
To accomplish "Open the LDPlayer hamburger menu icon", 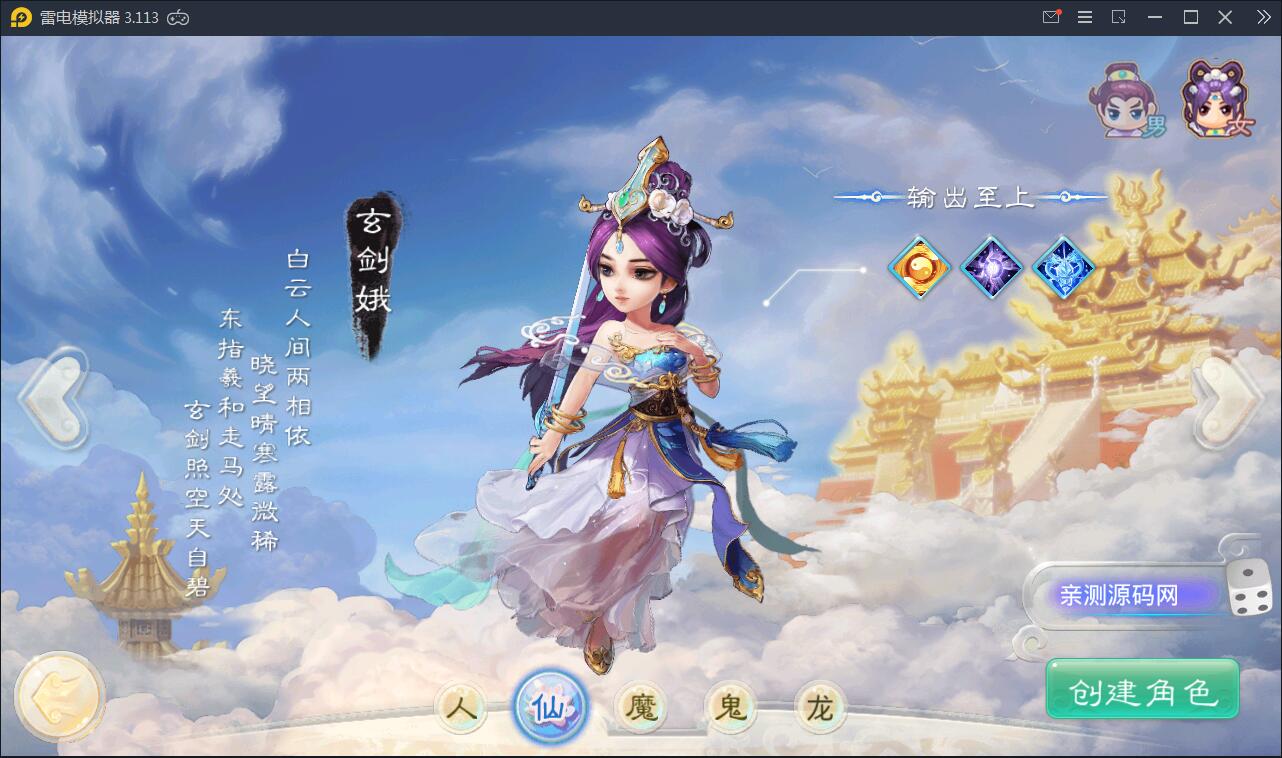I will click(1084, 16).
